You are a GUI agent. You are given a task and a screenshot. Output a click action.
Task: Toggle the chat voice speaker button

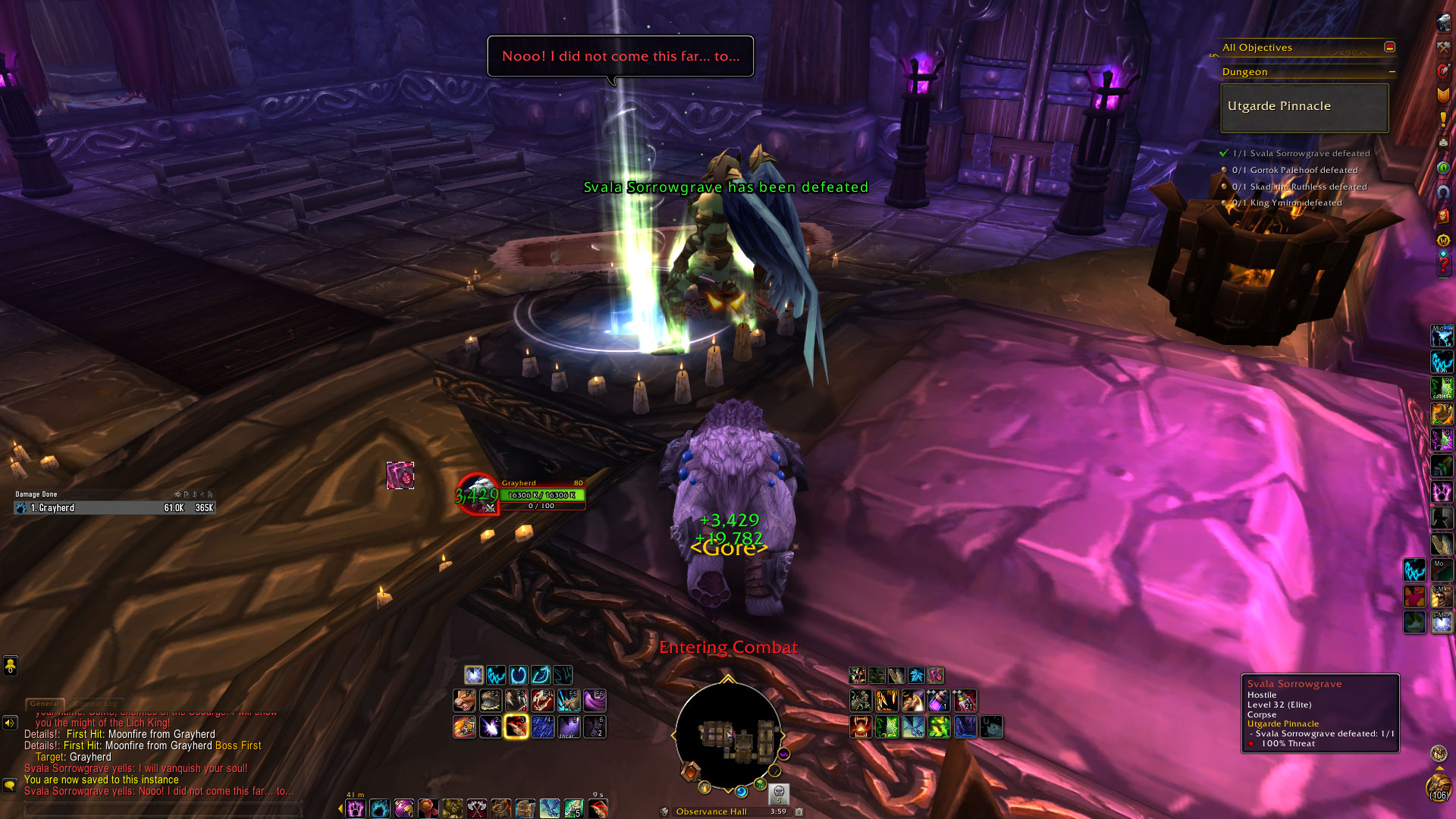pyautogui.click(x=10, y=723)
